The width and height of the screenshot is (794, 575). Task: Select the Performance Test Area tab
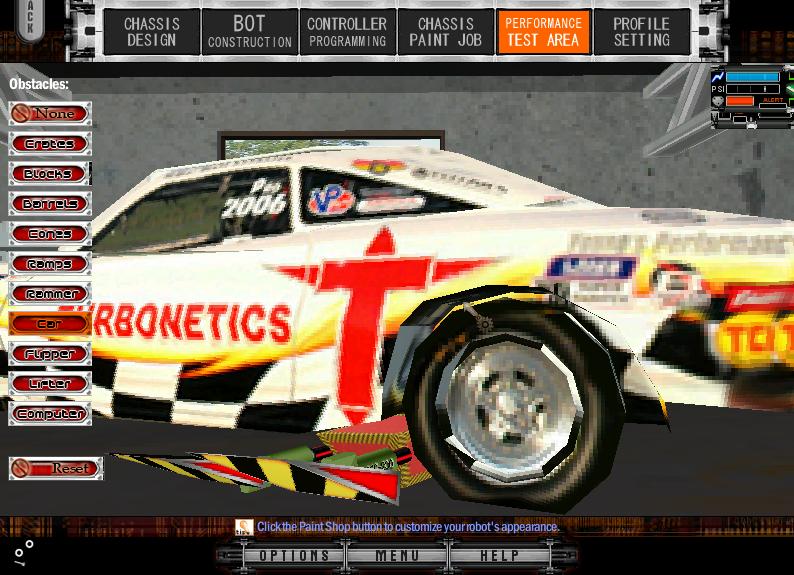(x=543, y=32)
